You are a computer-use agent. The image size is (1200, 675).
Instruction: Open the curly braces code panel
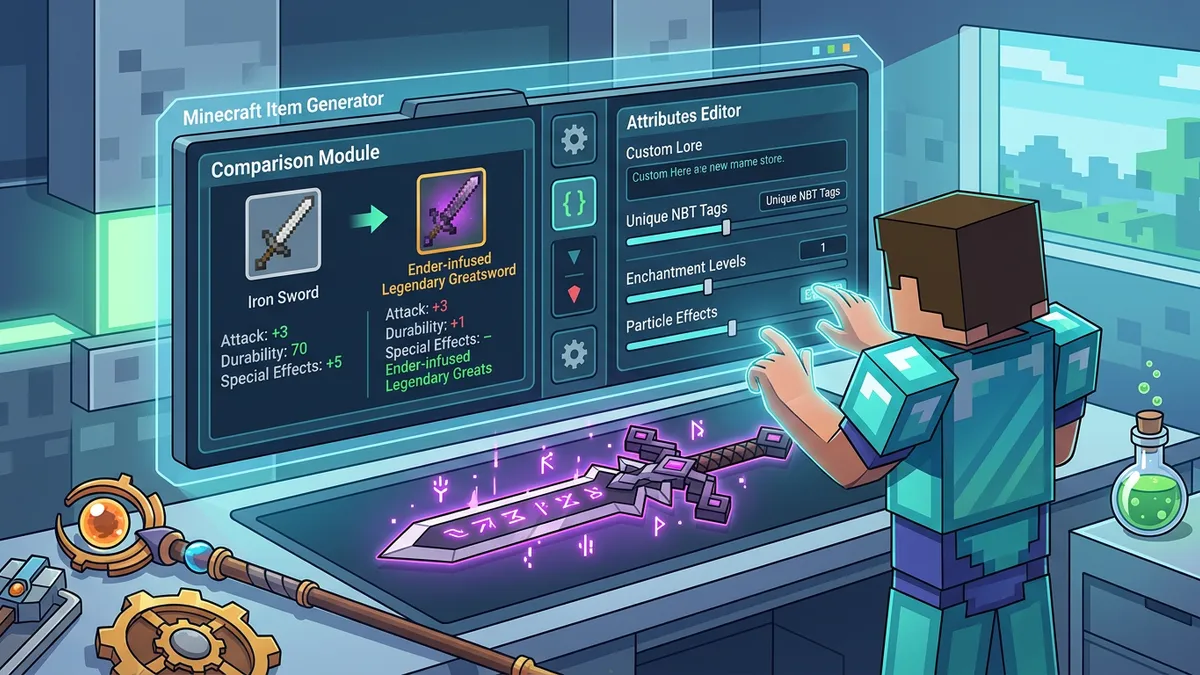pos(573,201)
